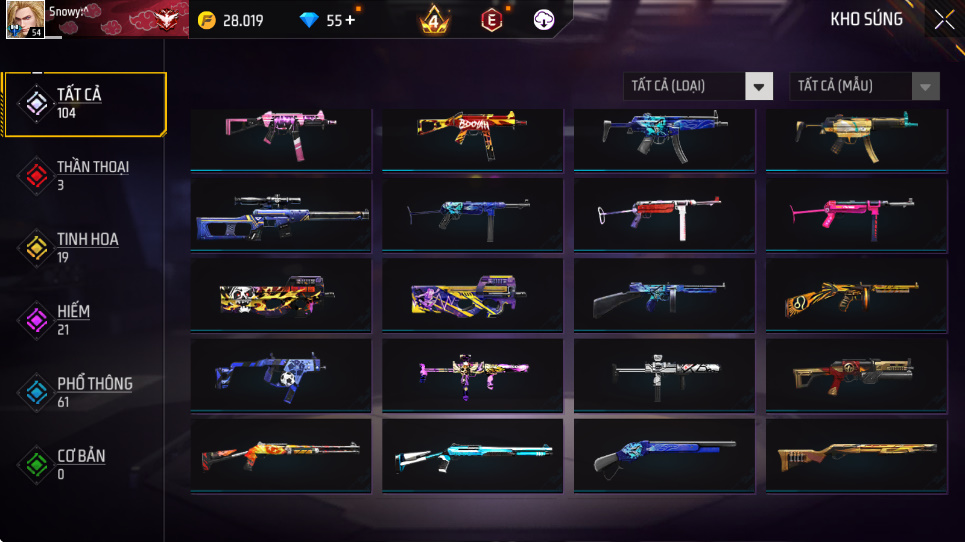The height and width of the screenshot is (542, 965).
Task: Click the red hexagon E icon
Action: click(x=491, y=20)
